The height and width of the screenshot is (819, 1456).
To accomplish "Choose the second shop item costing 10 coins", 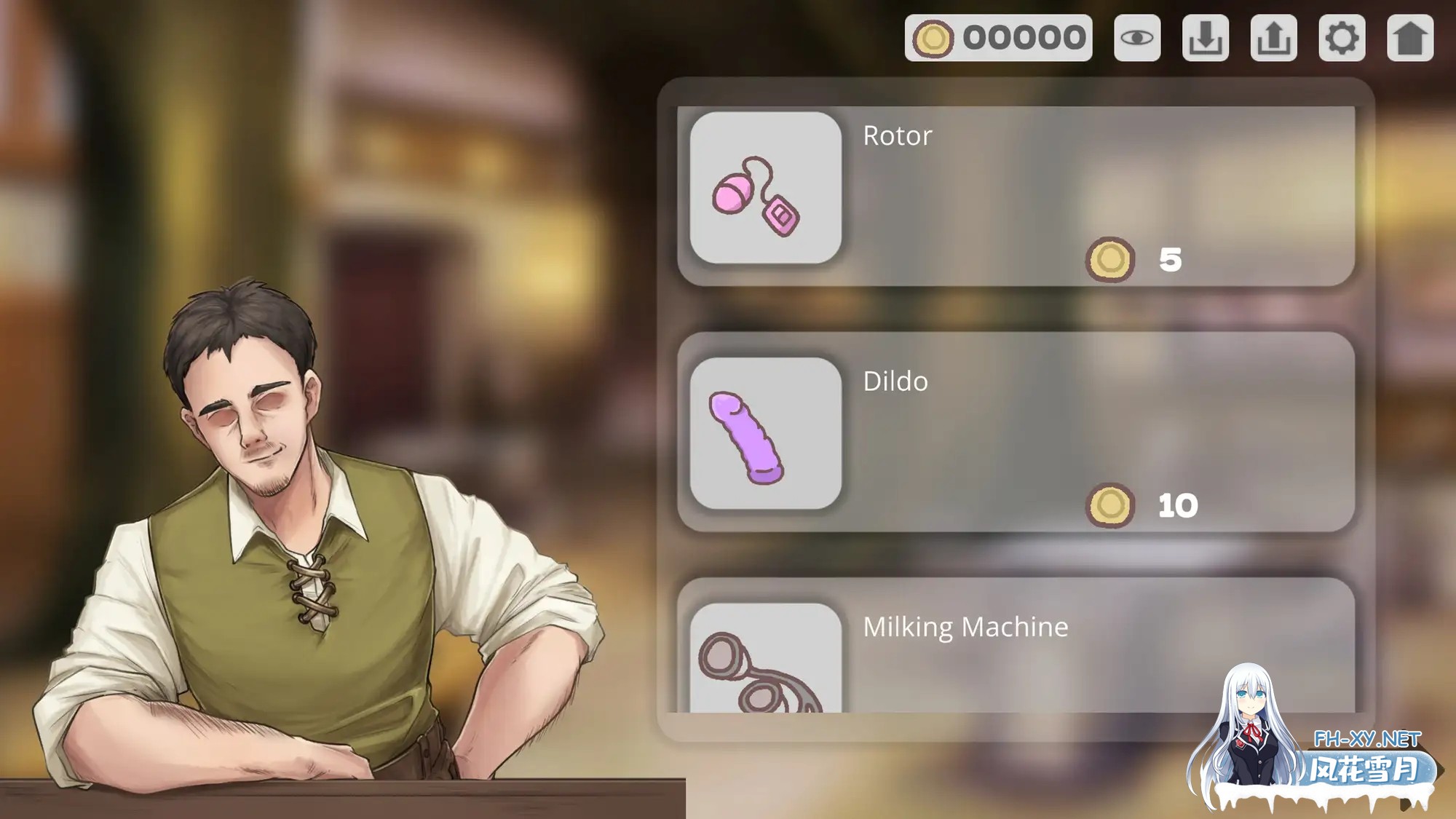I will click(x=1016, y=432).
